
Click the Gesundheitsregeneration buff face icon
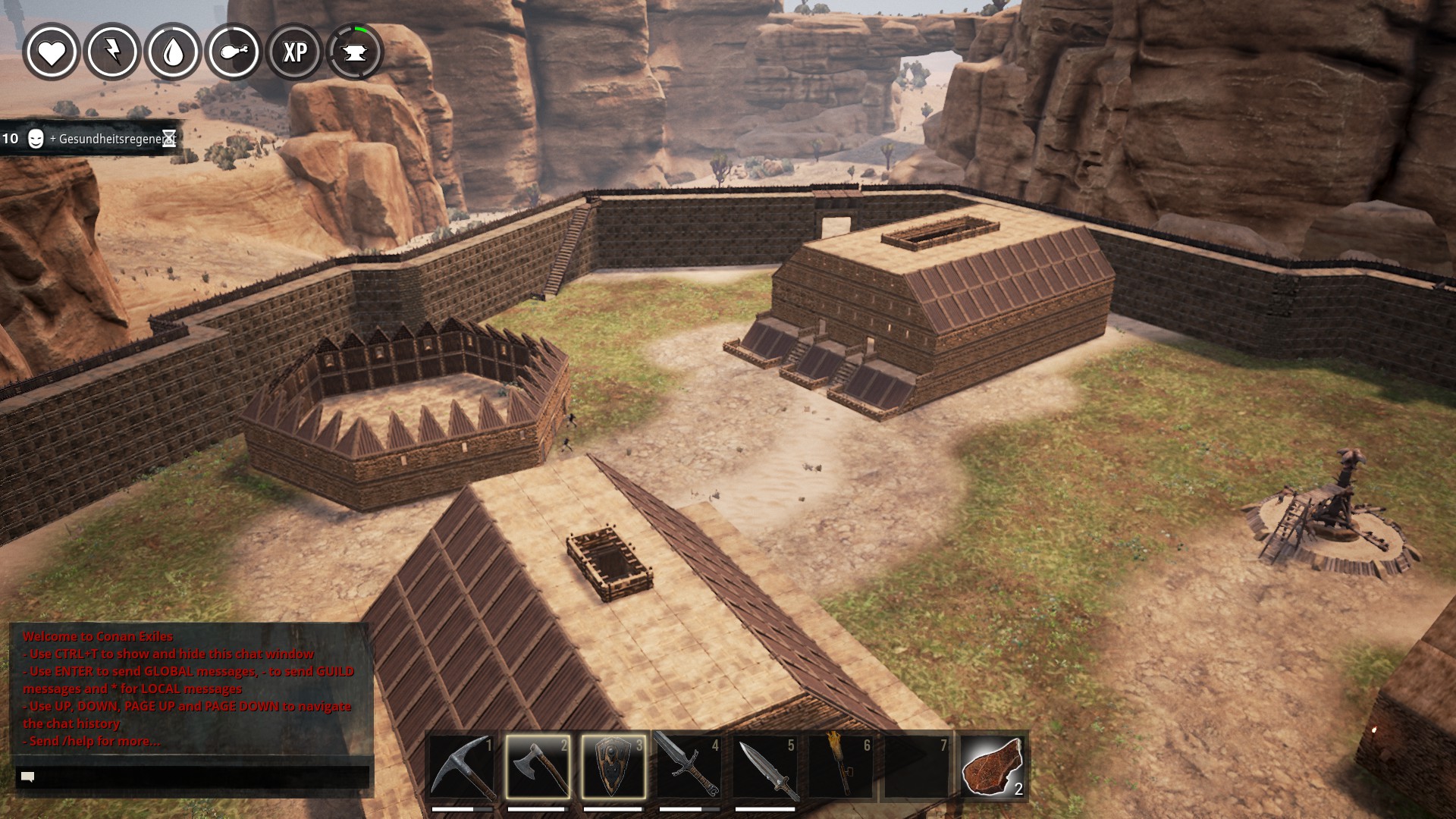36,139
